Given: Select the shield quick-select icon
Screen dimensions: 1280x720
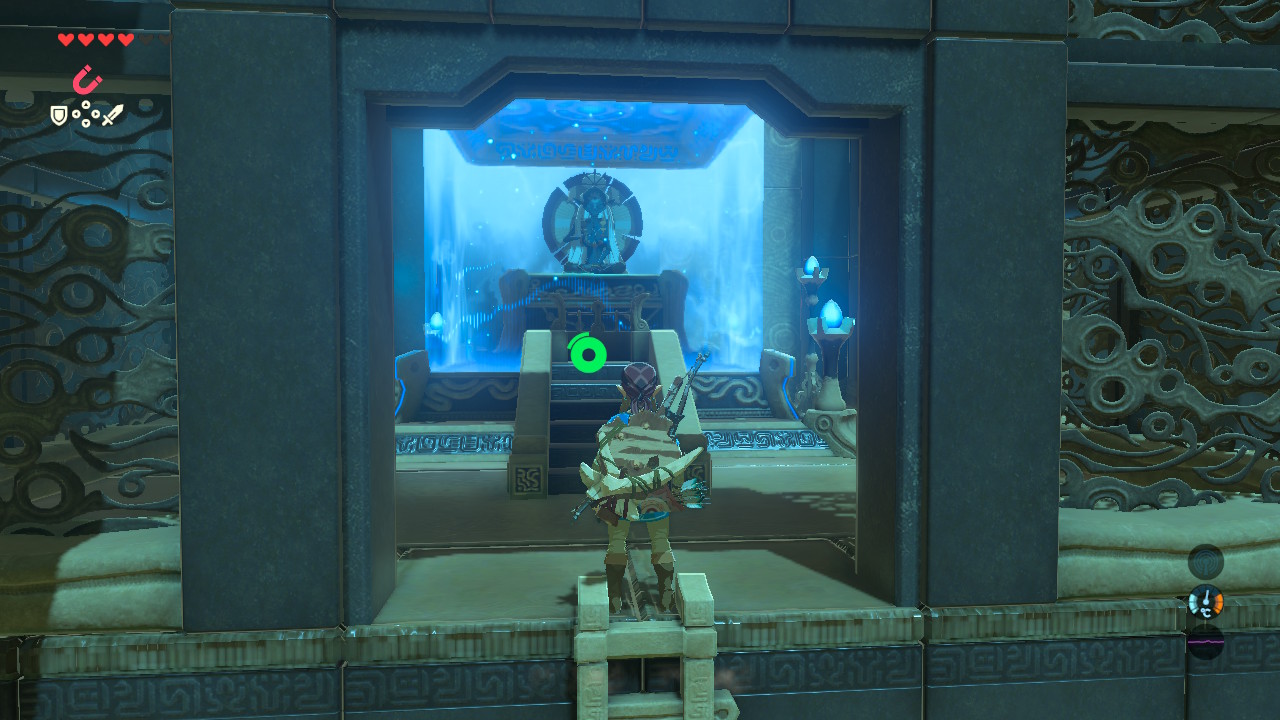Looking at the screenshot, I should point(60,116).
